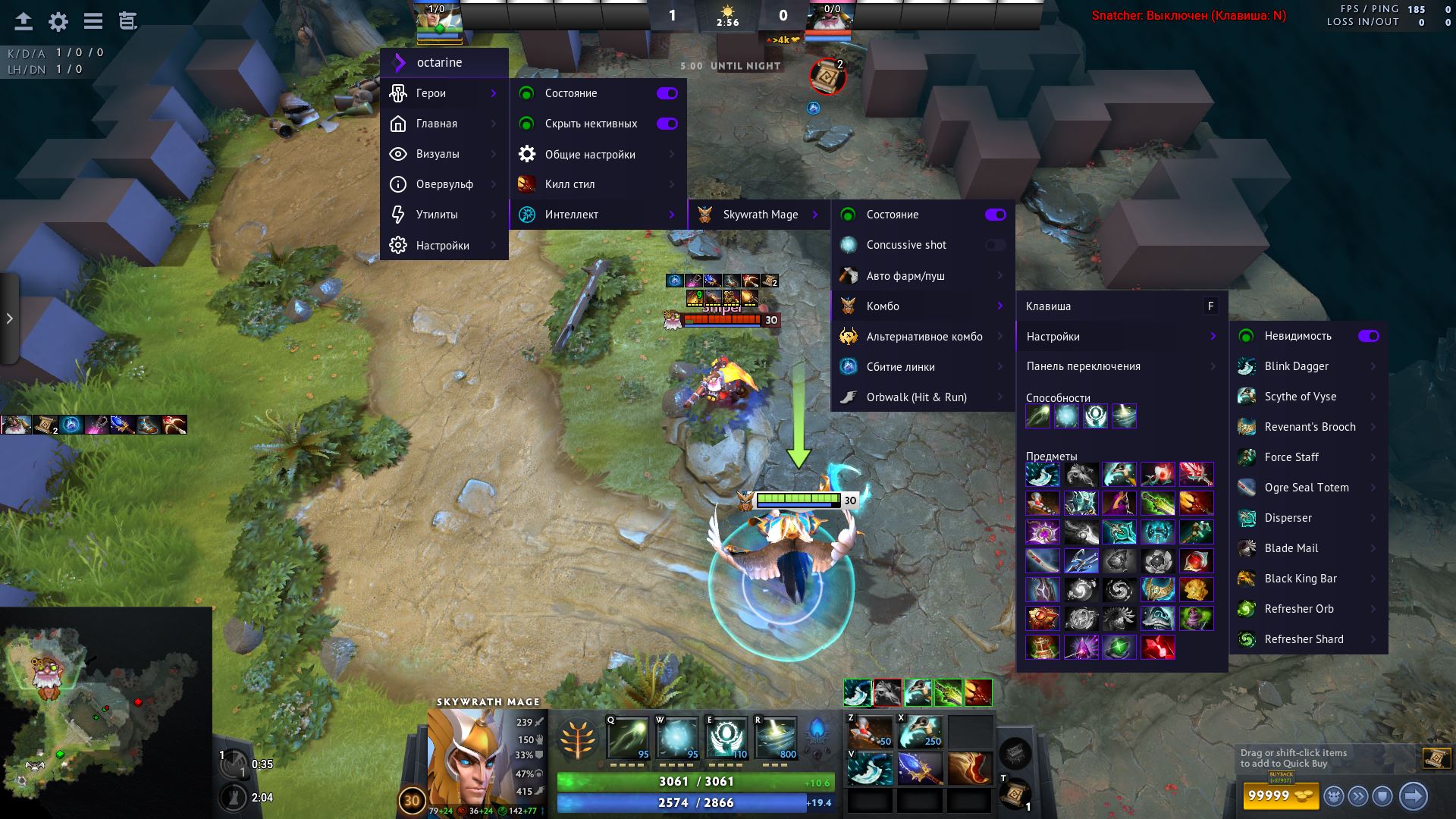Viewport: 1456px width, 819px height.
Task: Open the settings gear icon top-left
Action: tap(55, 22)
